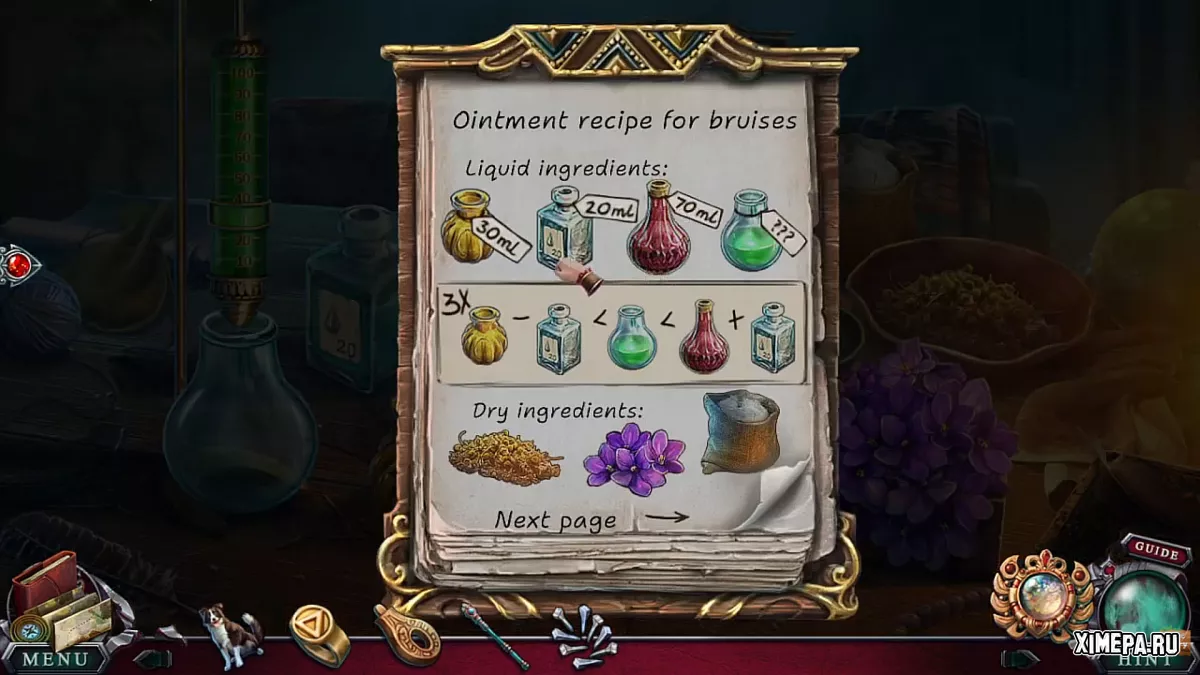Select the oil lamp inventory item
Viewport: 1200px width, 675px height.
tap(407, 634)
